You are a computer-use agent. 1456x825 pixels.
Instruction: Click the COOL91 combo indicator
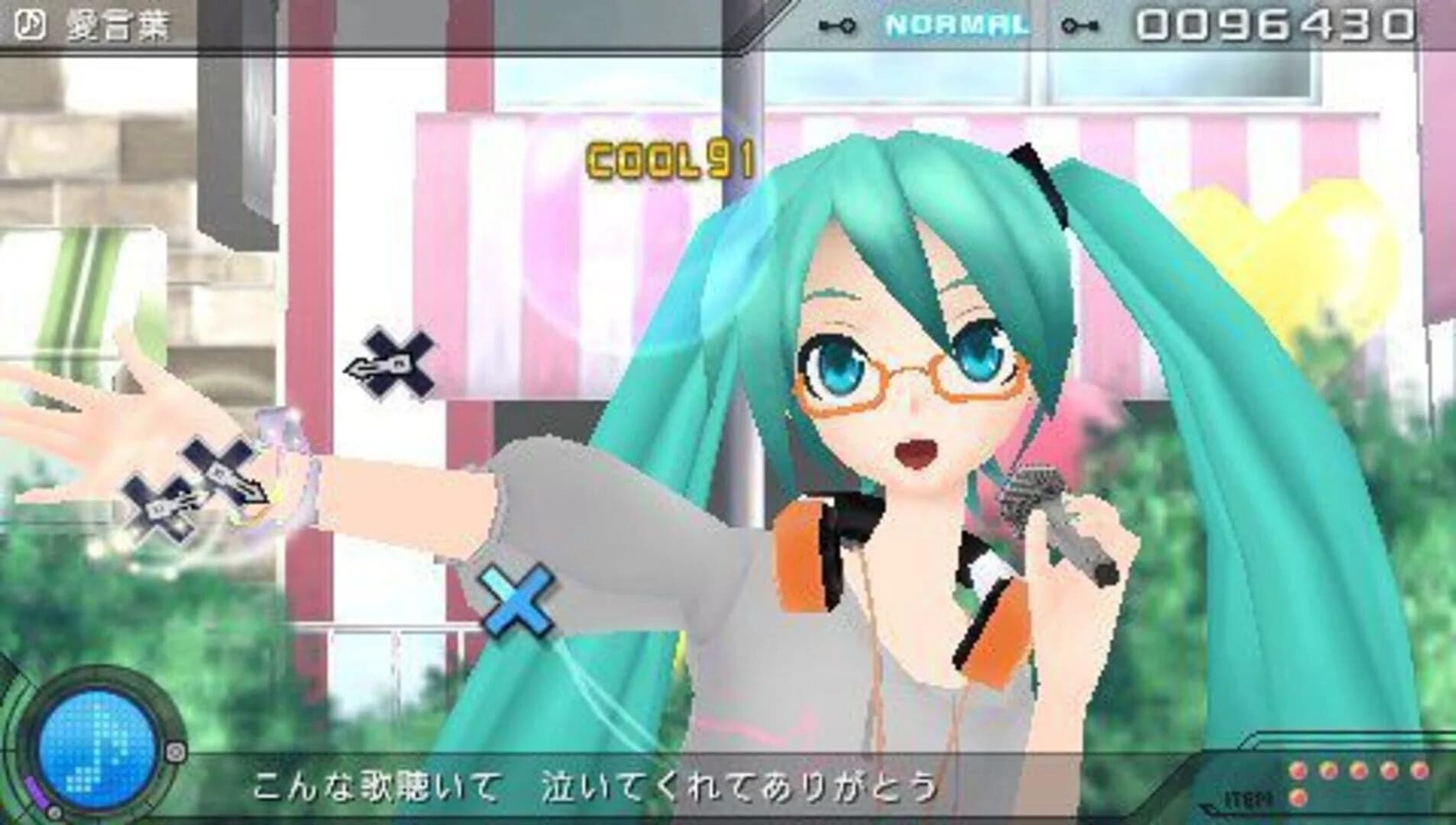point(667,158)
